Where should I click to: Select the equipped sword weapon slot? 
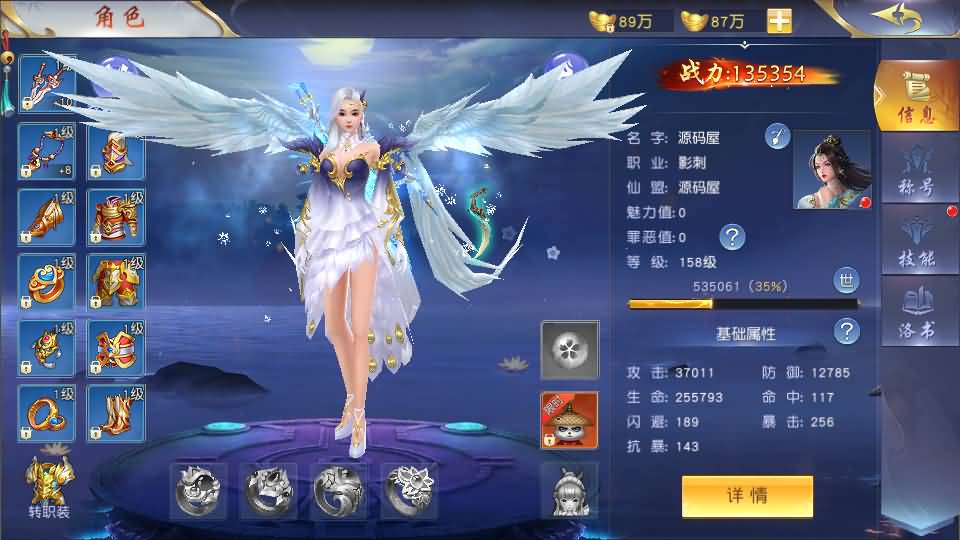coord(47,83)
